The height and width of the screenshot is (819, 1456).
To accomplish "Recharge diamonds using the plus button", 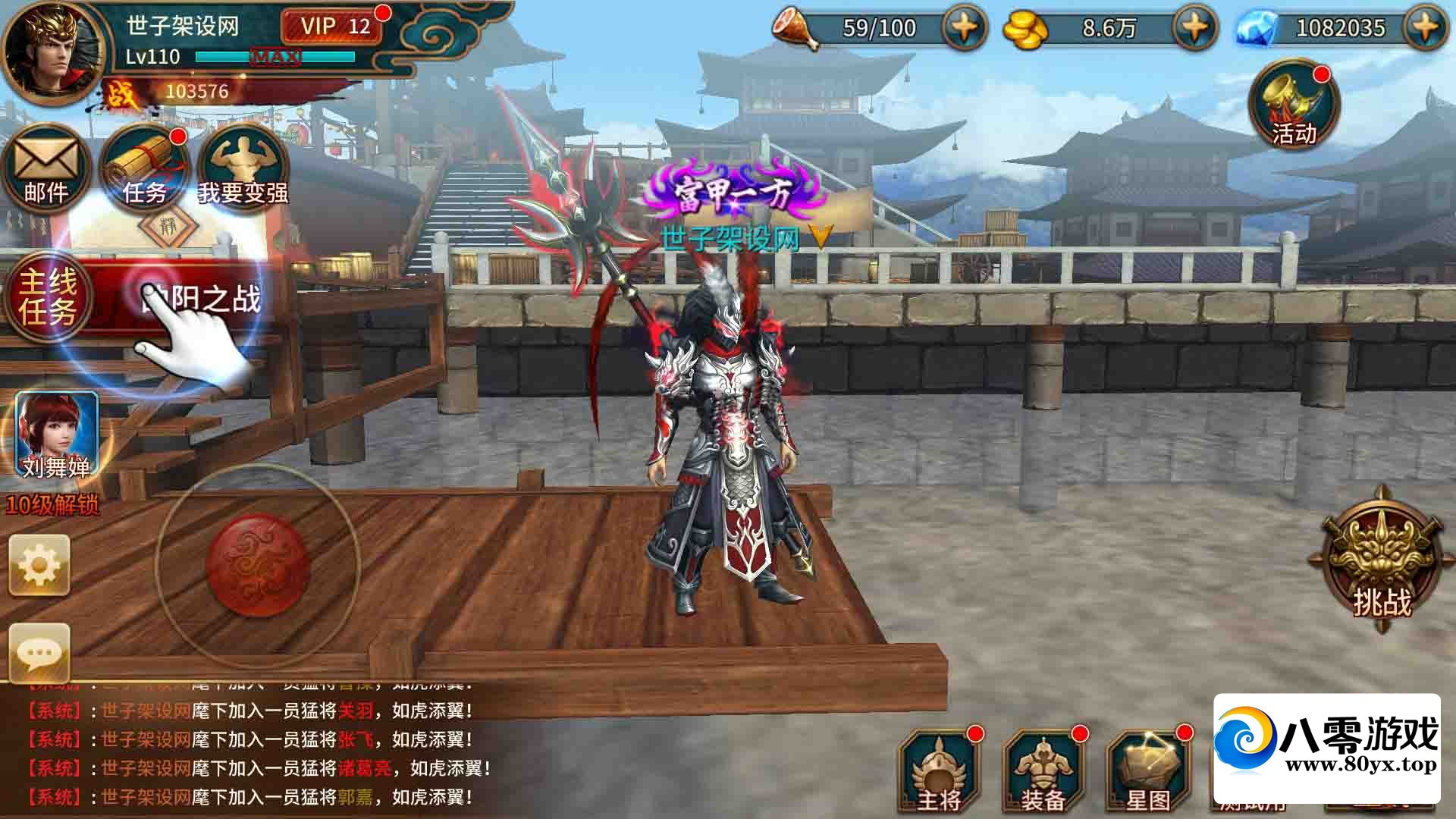I will [x=1426, y=29].
